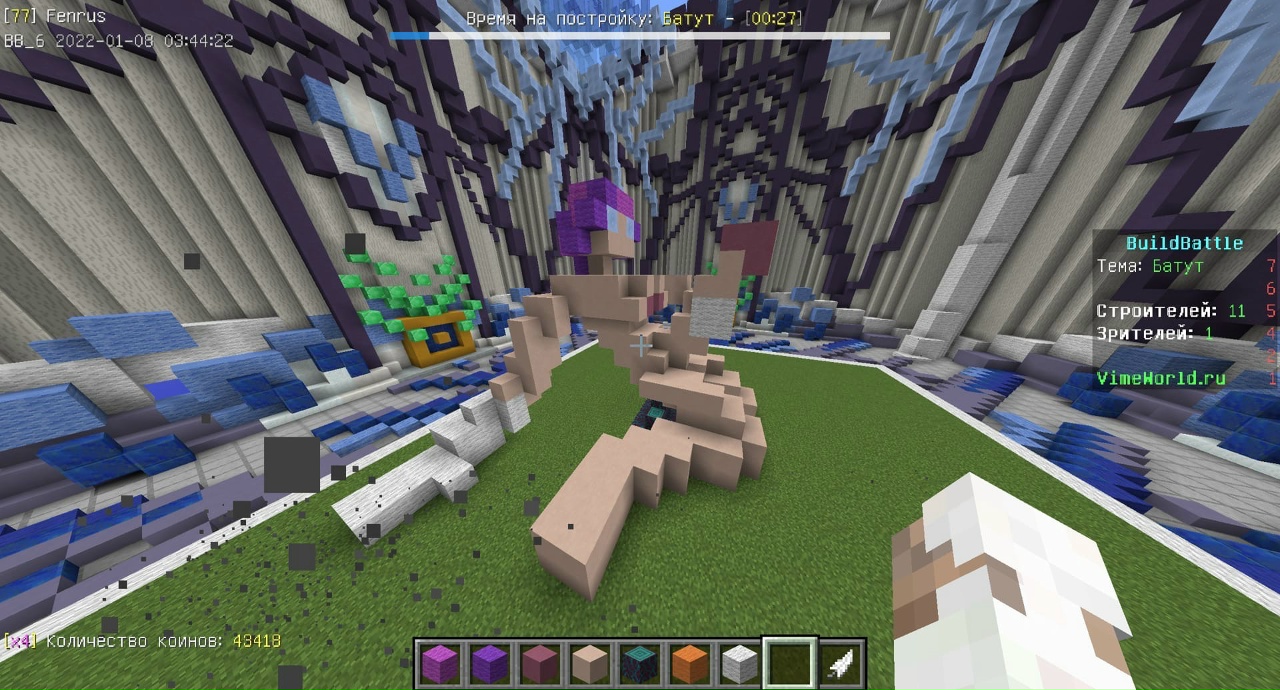Viewport: 1280px width, 690px height.
Task: Select the dark teal patterned block slot
Action: coord(639,664)
